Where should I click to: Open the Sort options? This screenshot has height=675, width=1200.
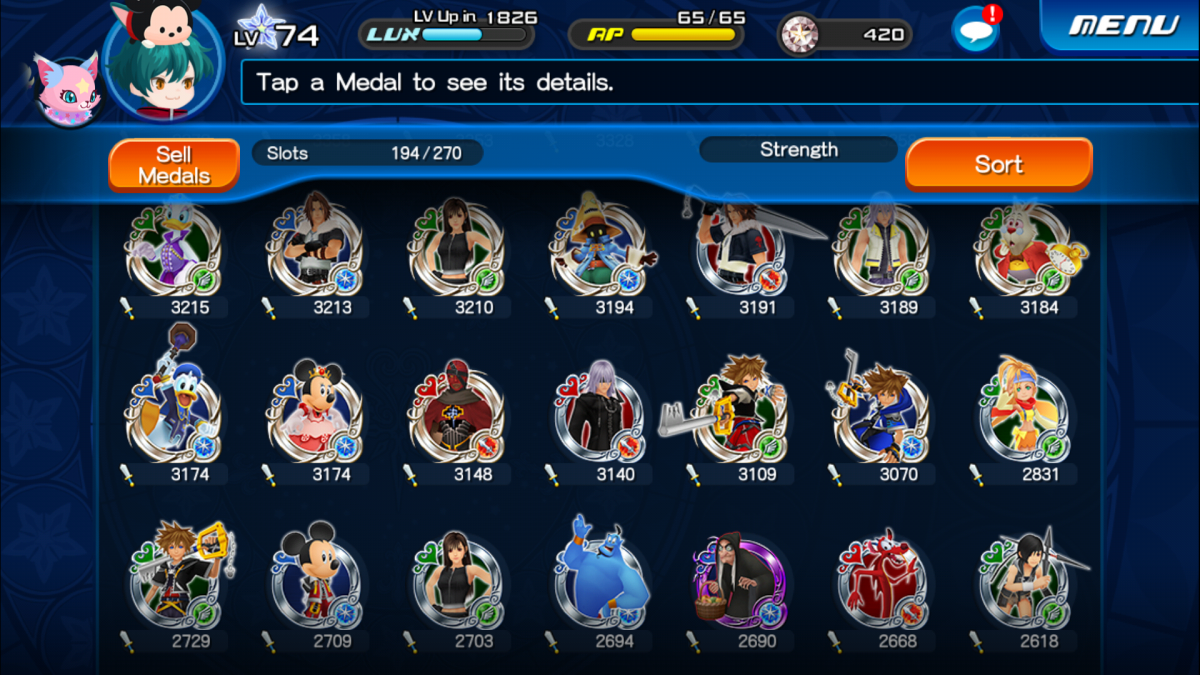pos(998,164)
